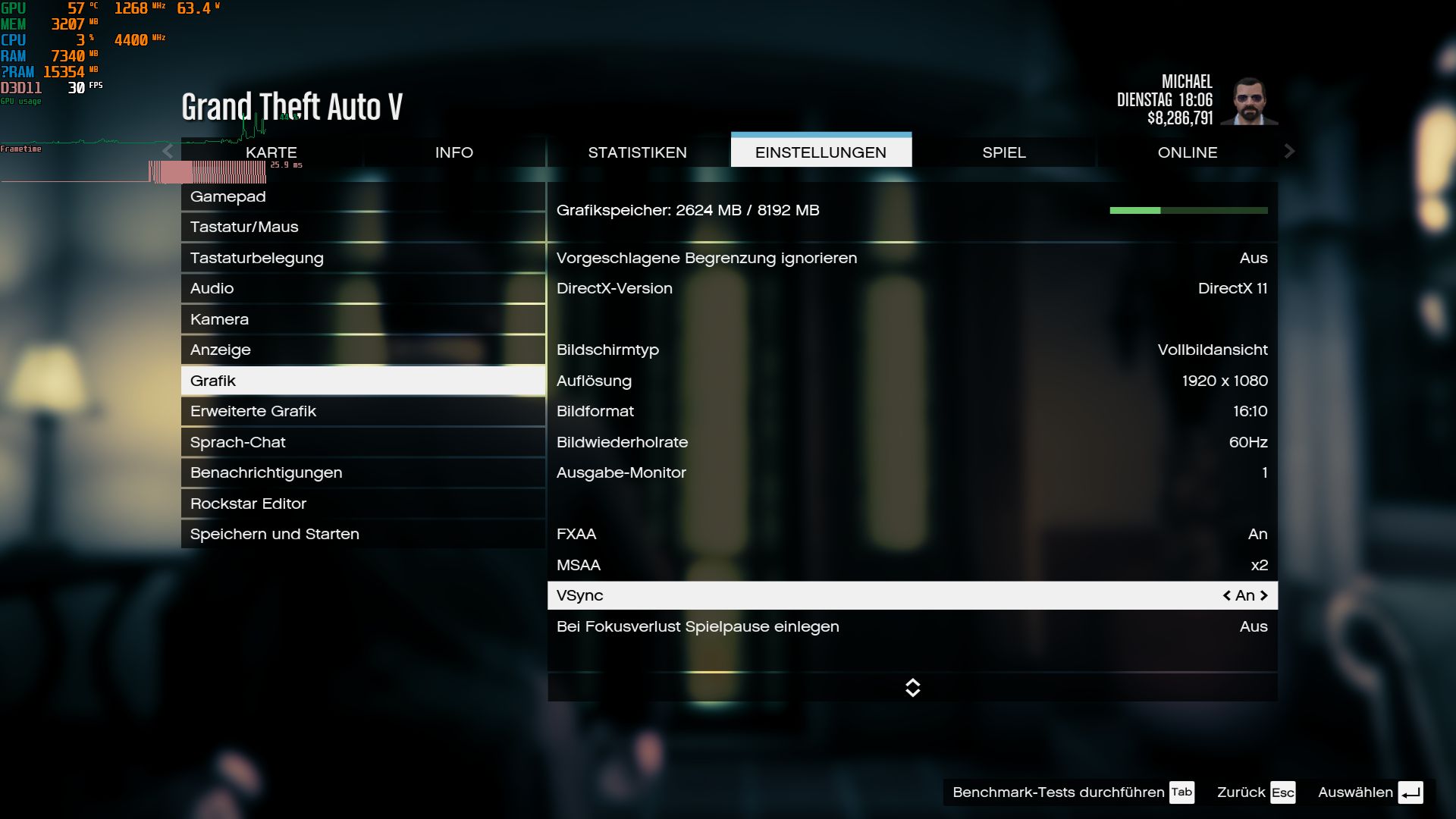Click the Esc key icon next to Zurück
Viewport: 1456px width, 819px height.
[x=1283, y=792]
